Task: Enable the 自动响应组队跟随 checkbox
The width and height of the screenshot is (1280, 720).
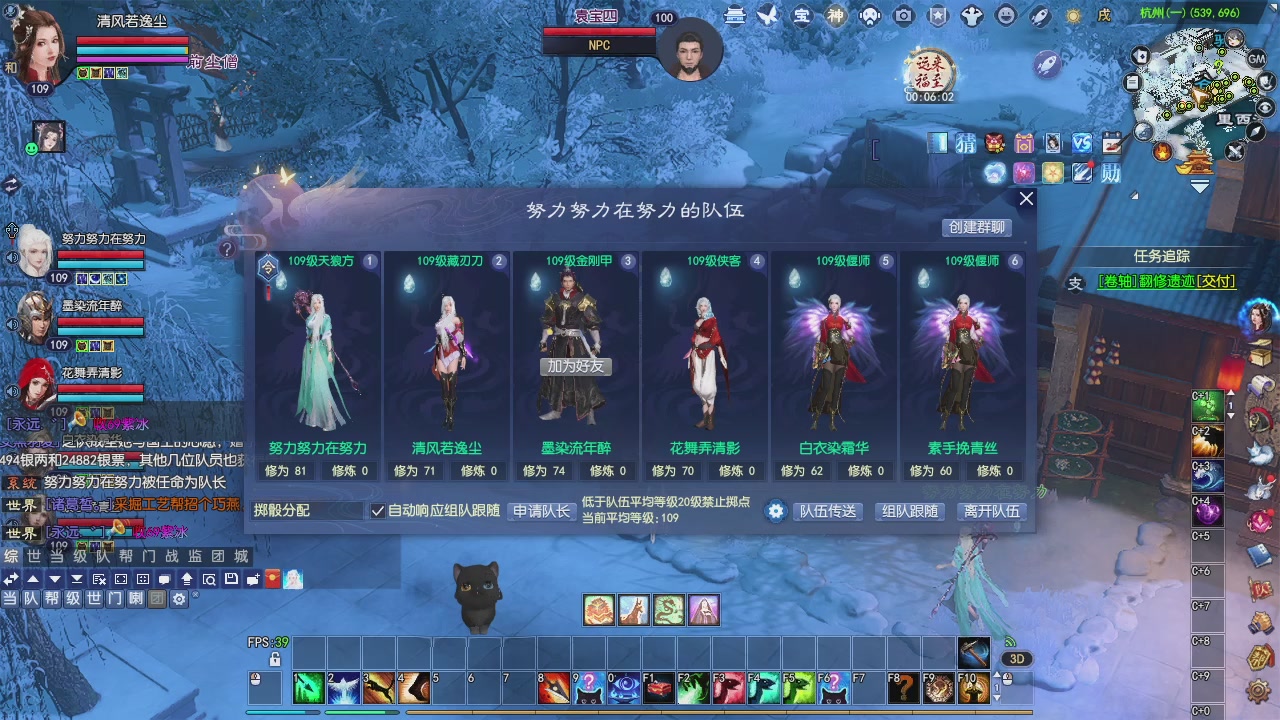Action: coord(378,511)
